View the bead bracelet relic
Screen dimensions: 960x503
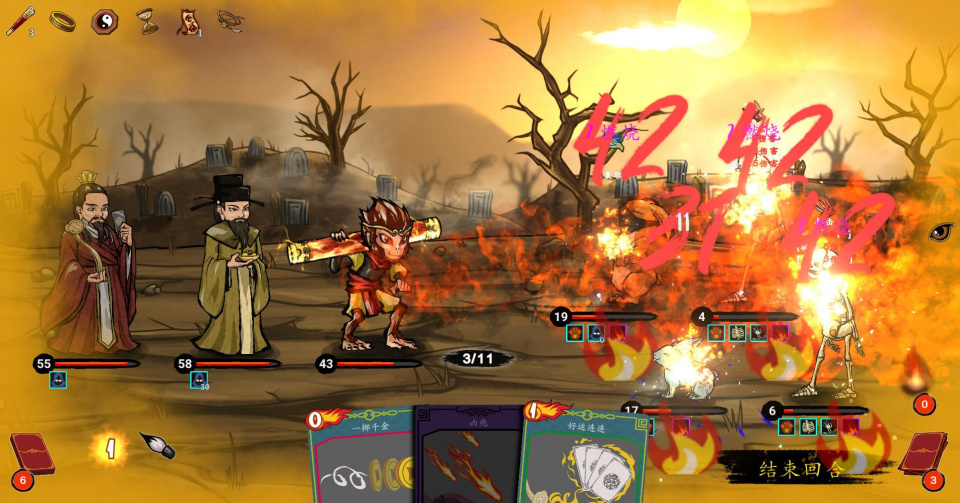click(x=230, y=21)
